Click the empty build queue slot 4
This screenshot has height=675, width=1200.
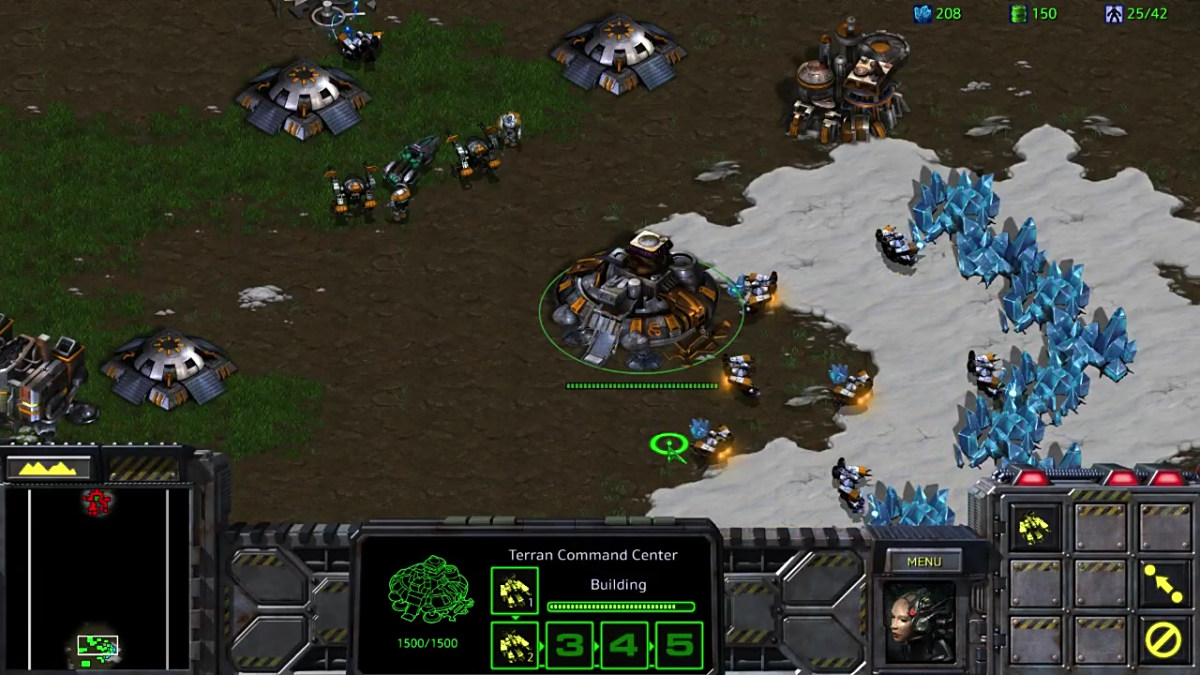(623, 645)
